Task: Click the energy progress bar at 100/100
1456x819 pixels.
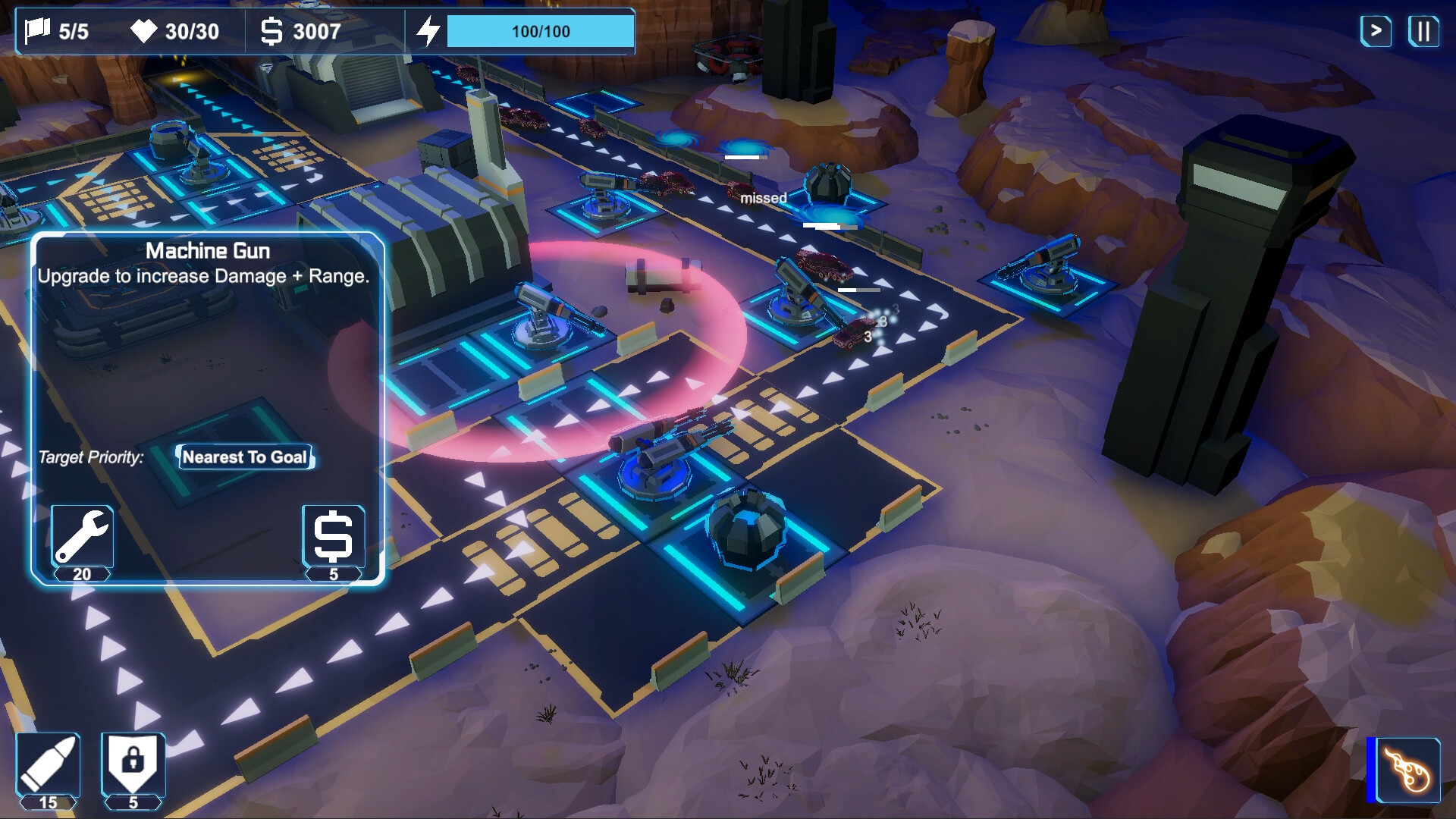Action: [x=540, y=32]
